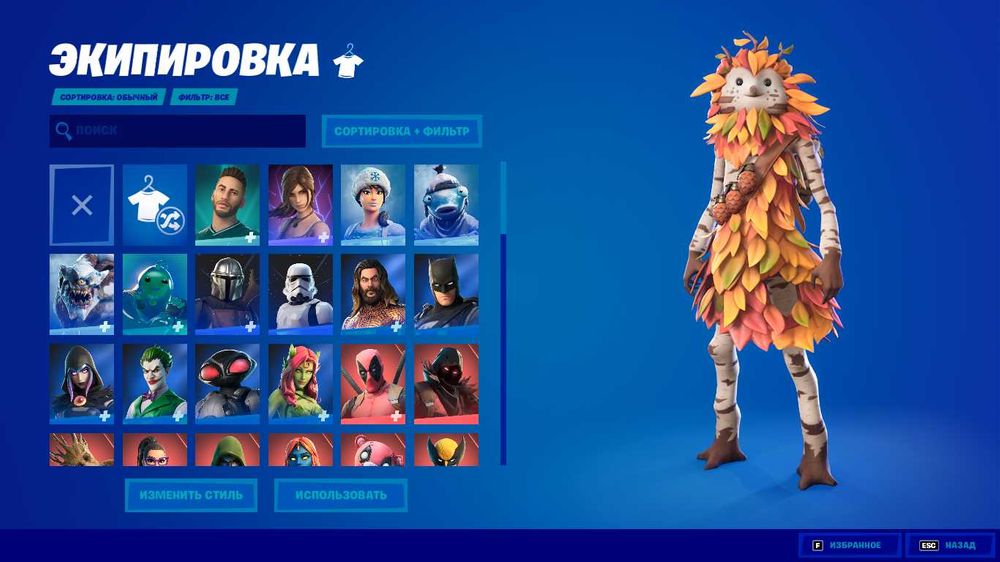Choose the Batman outfit
1000x562 pixels.
[x=446, y=294]
